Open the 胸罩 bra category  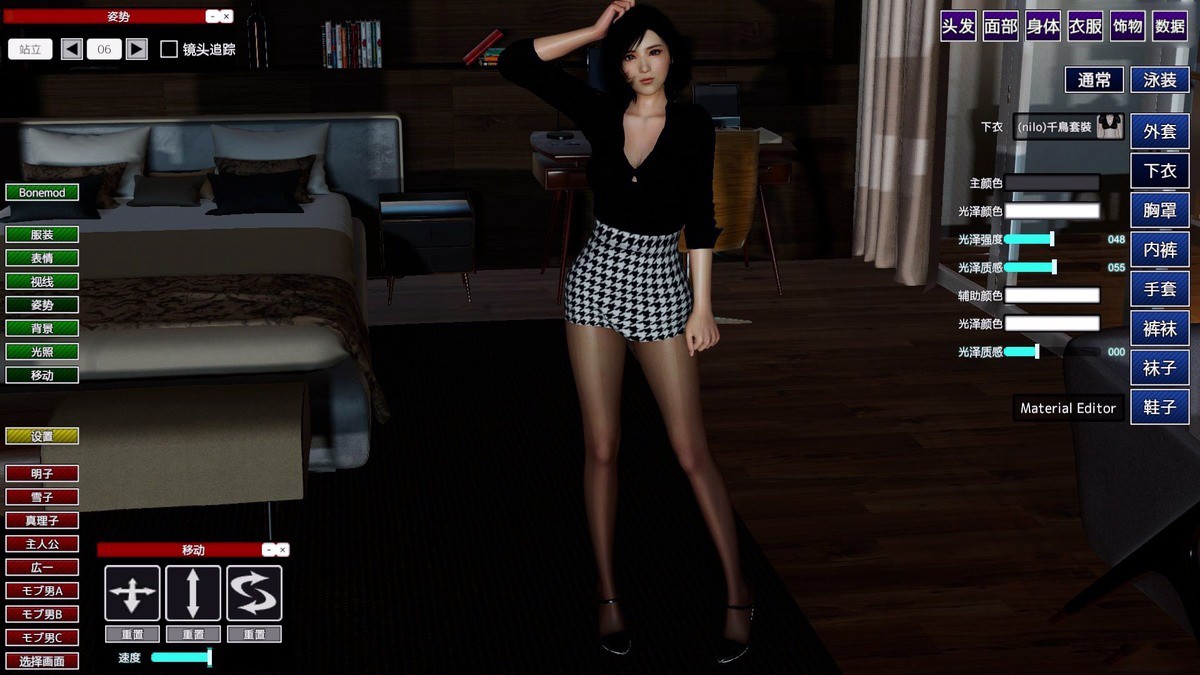click(x=1160, y=210)
